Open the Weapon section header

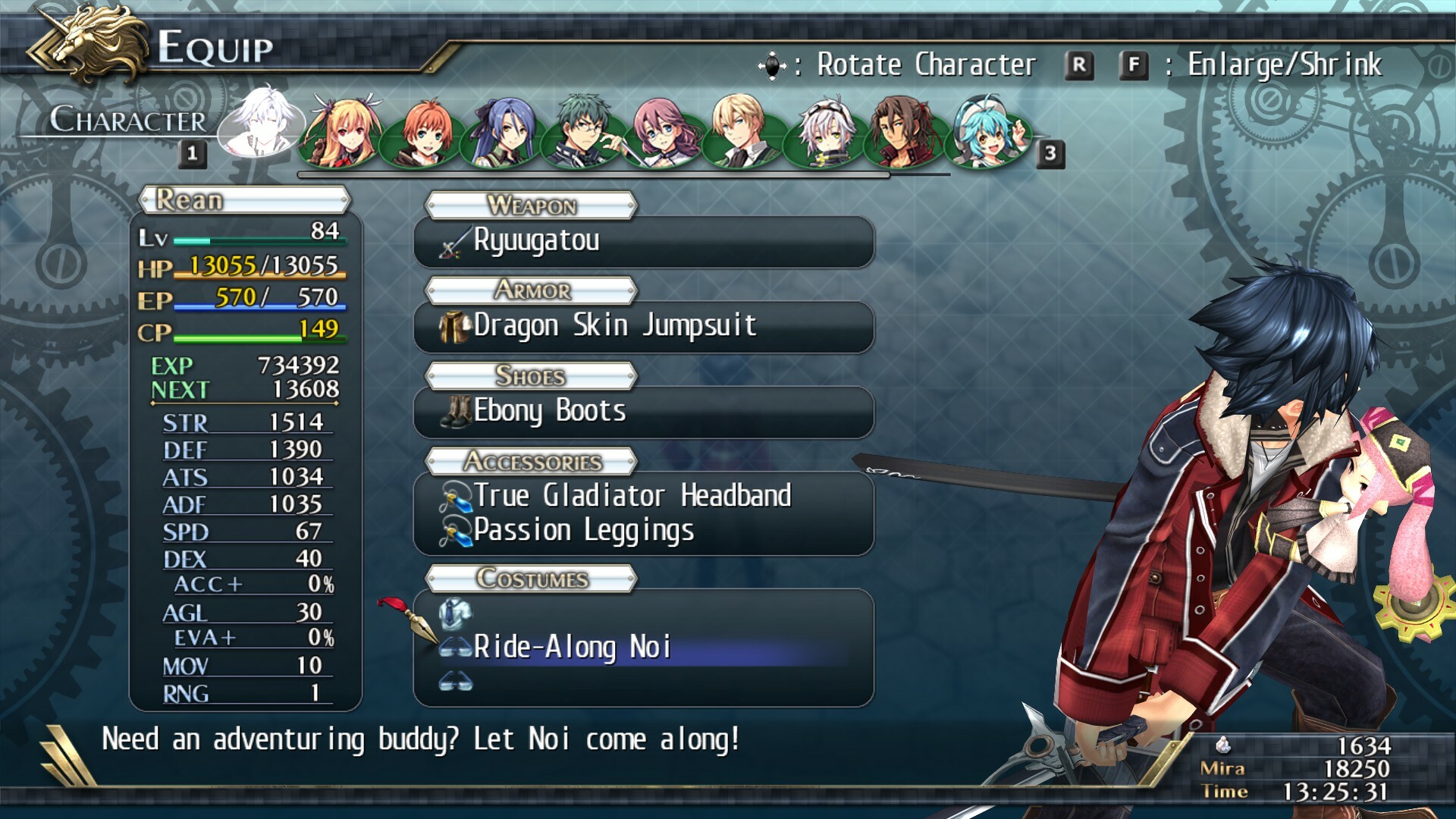tap(529, 205)
